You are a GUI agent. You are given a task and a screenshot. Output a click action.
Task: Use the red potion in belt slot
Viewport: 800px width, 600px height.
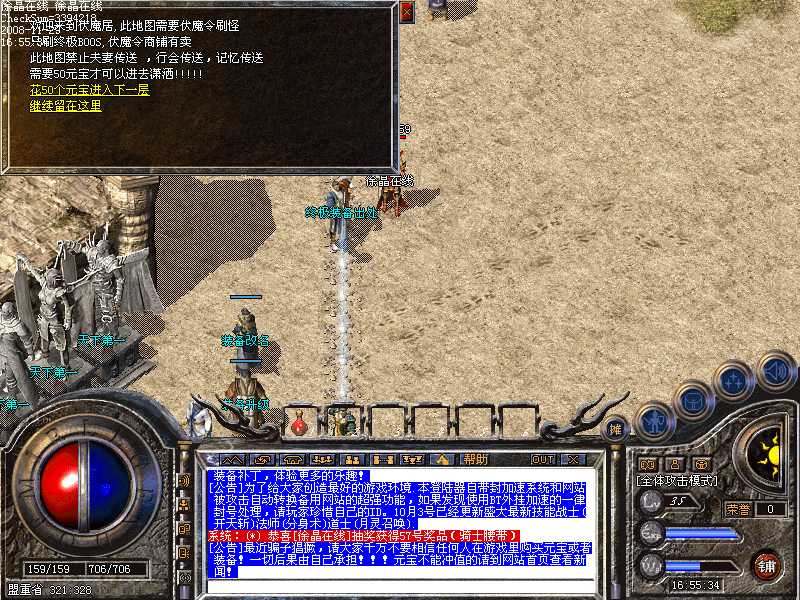[298, 425]
